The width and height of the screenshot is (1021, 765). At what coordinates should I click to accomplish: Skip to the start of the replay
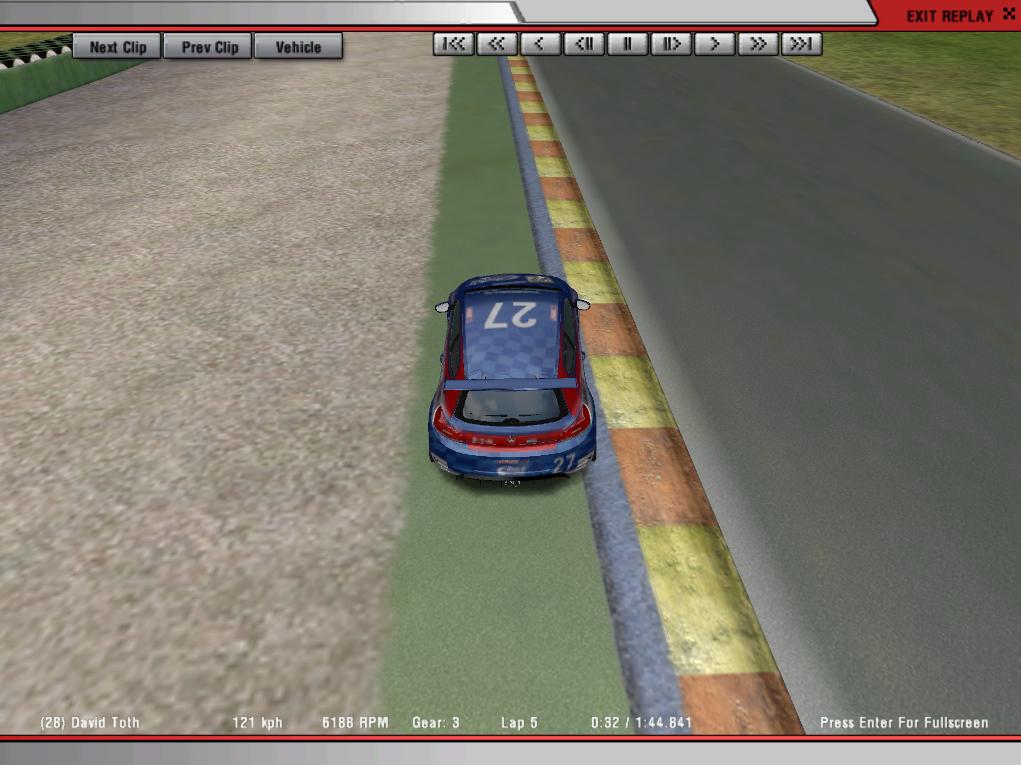click(453, 44)
